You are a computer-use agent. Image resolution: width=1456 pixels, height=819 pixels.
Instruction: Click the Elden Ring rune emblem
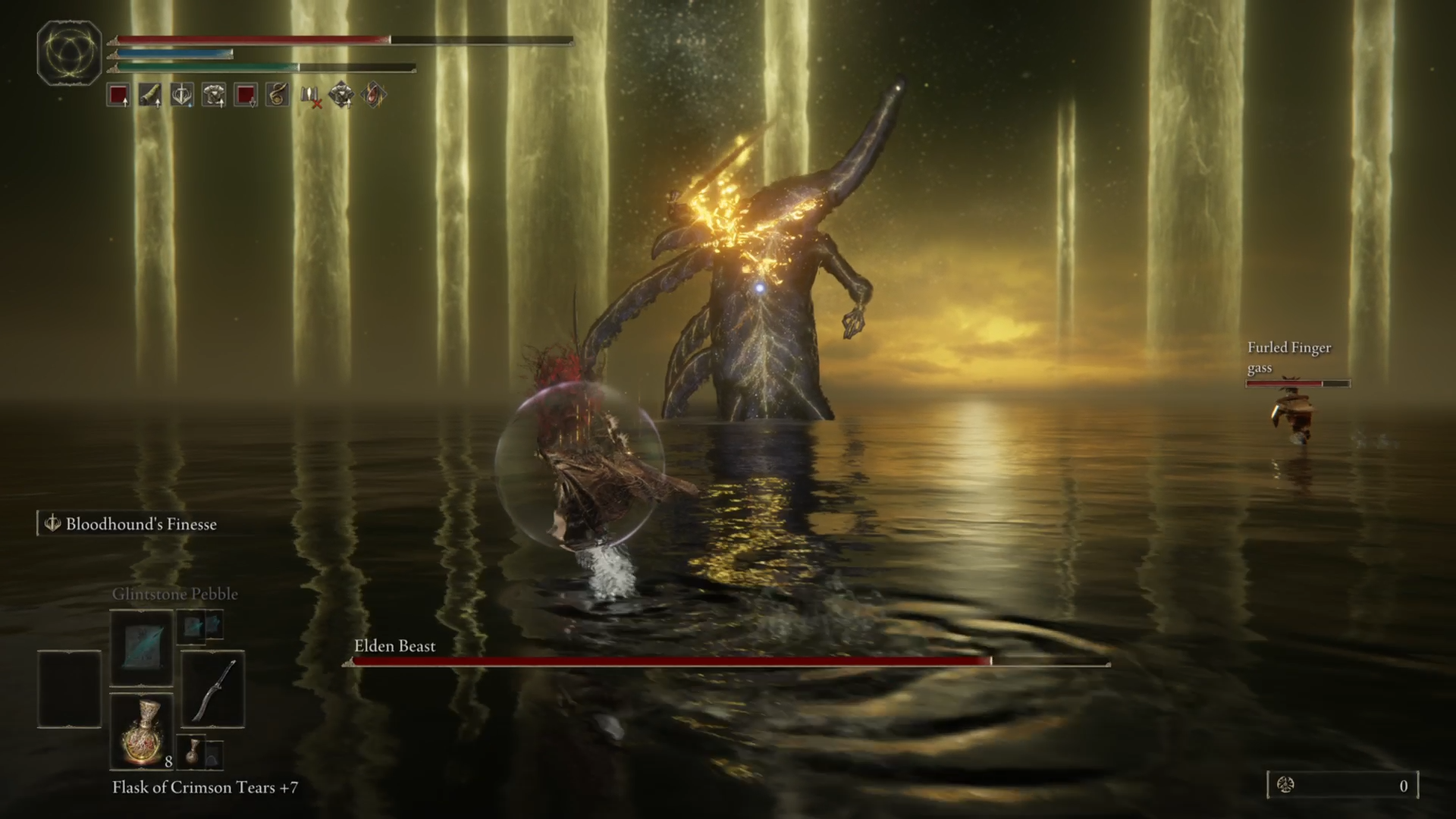pos(69,53)
